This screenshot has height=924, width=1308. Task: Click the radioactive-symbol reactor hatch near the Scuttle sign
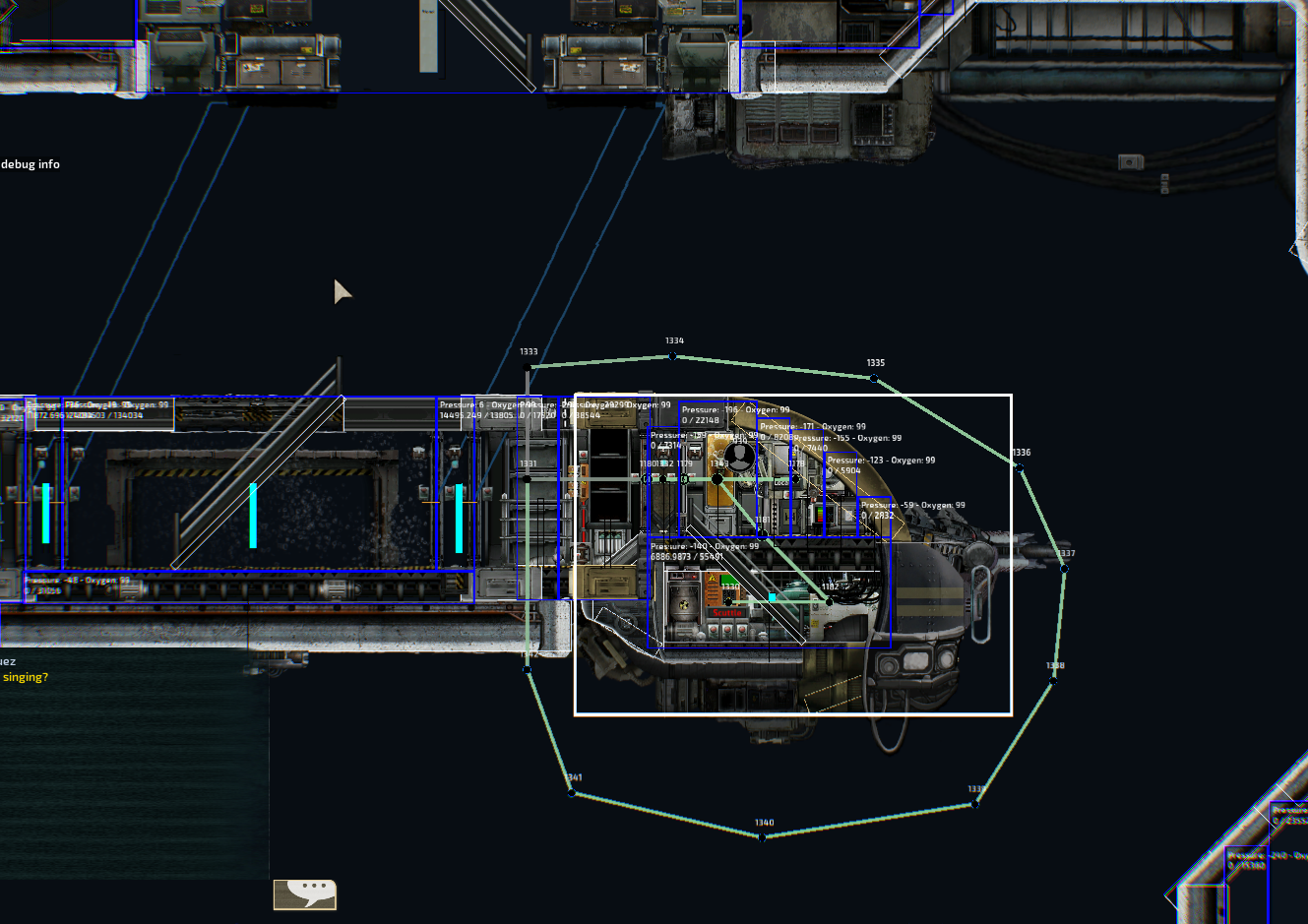click(683, 605)
